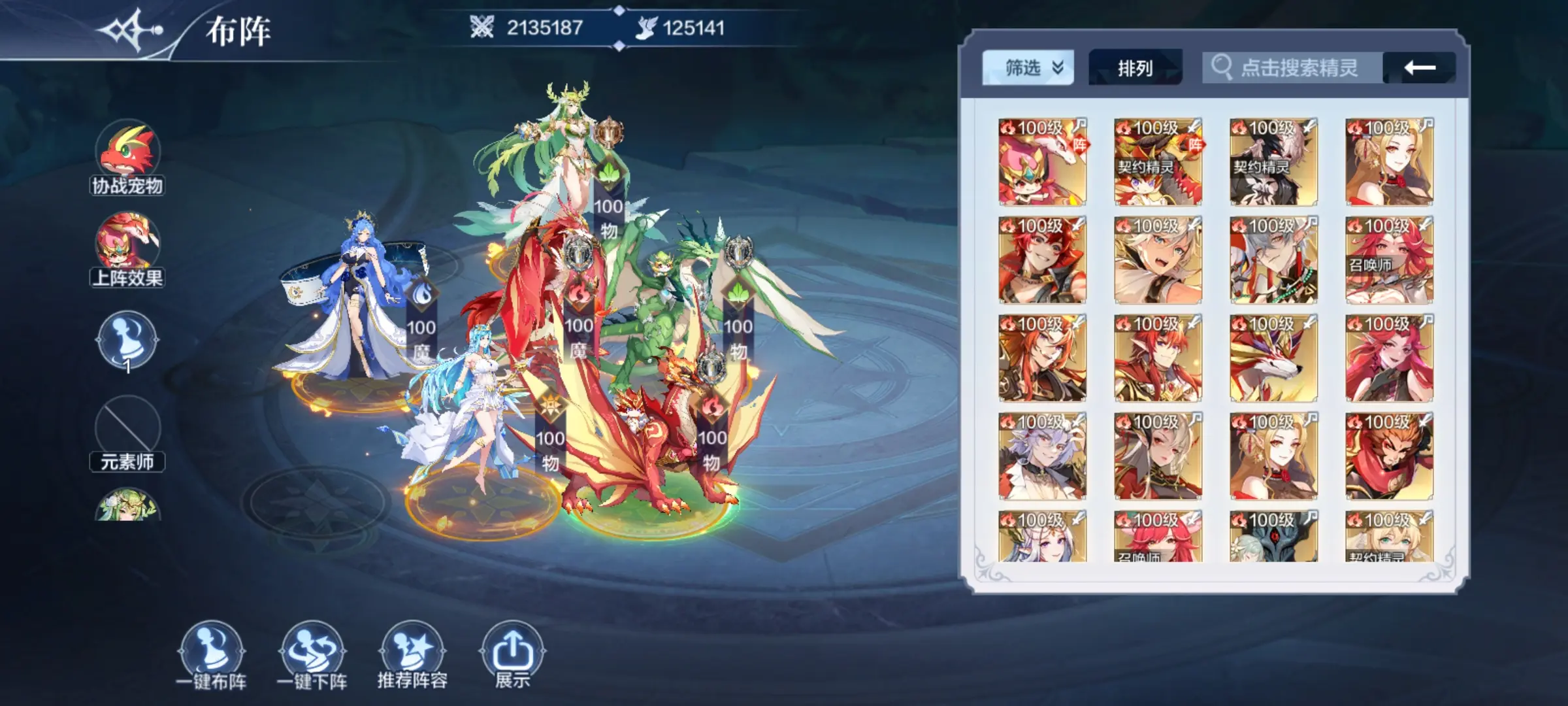This screenshot has width=1568, height=706.
Task: Click the 排列 sort button
Action: tap(1135, 68)
